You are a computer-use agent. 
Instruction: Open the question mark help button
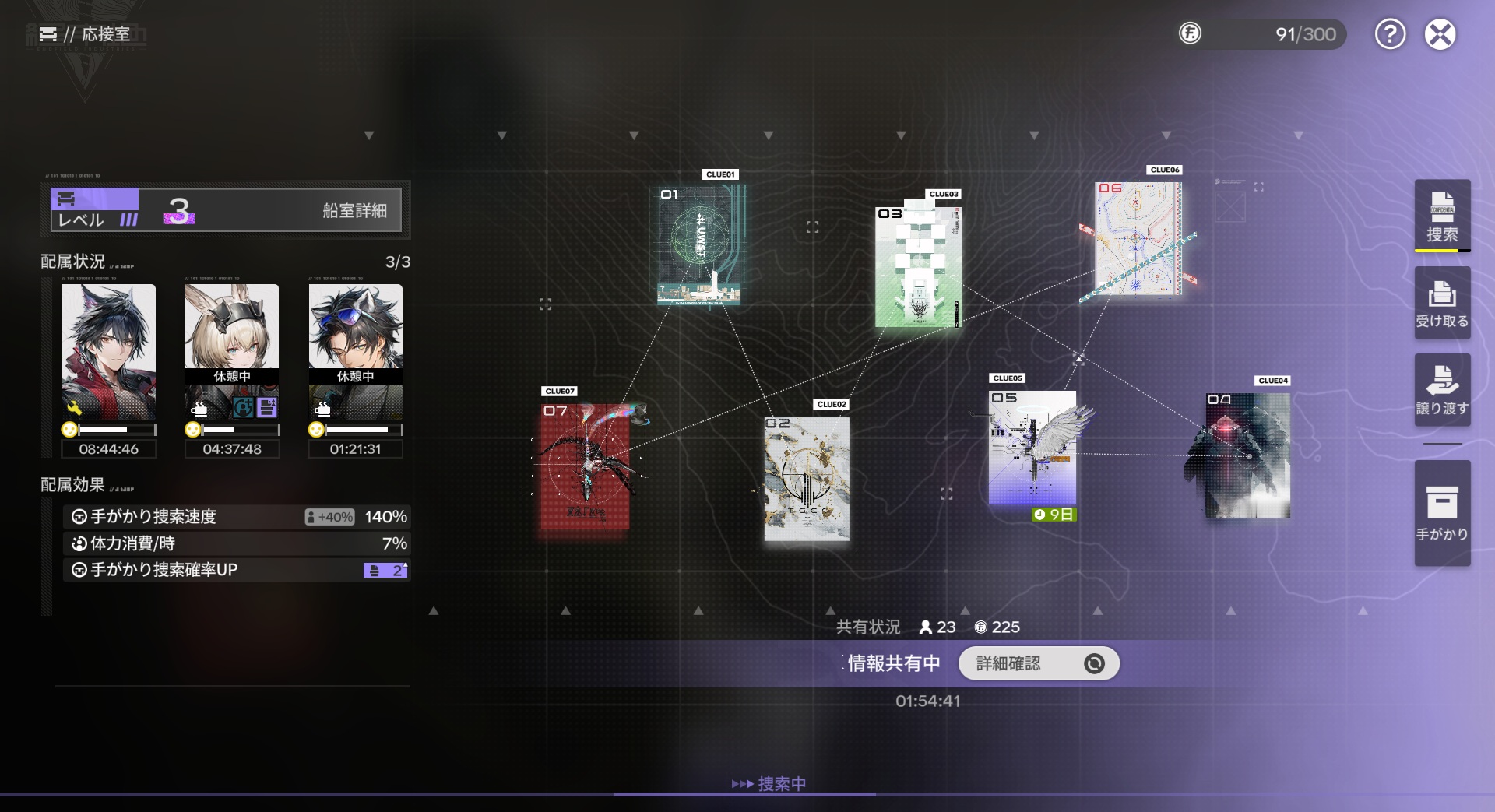pos(1390,34)
